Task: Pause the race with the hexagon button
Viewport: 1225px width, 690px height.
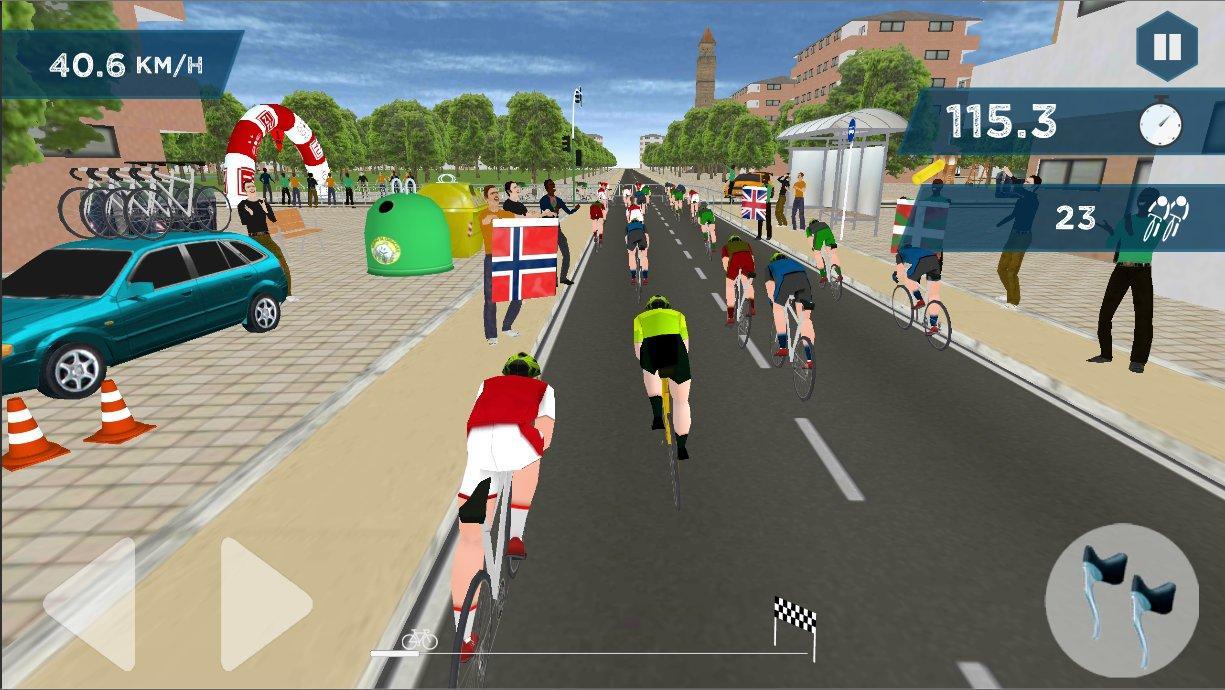Action: (x=1166, y=47)
